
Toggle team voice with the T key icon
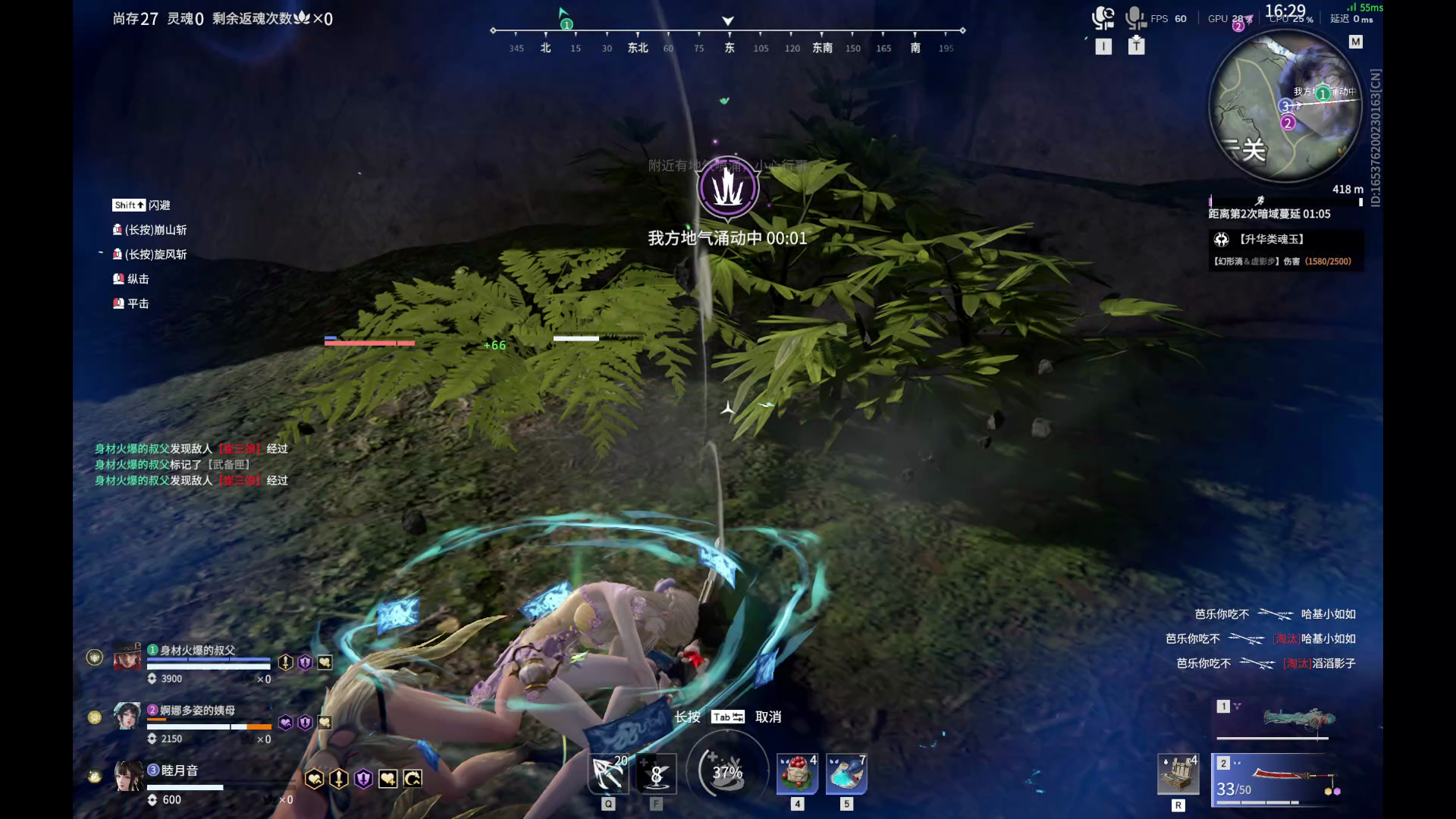pyautogui.click(x=1136, y=46)
